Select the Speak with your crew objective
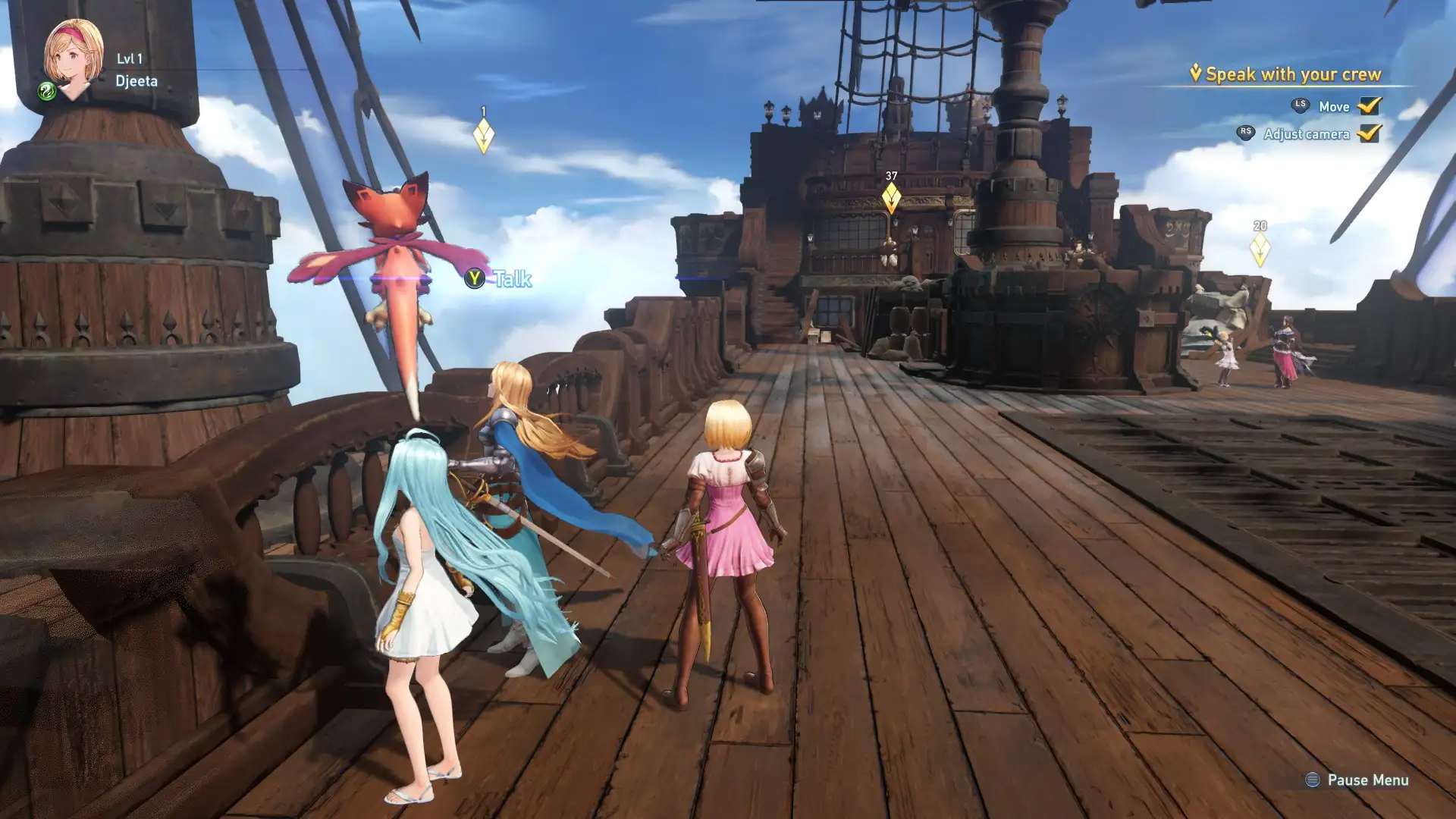Image resolution: width=1456 pixels, height=819 pixels. 1292,74
